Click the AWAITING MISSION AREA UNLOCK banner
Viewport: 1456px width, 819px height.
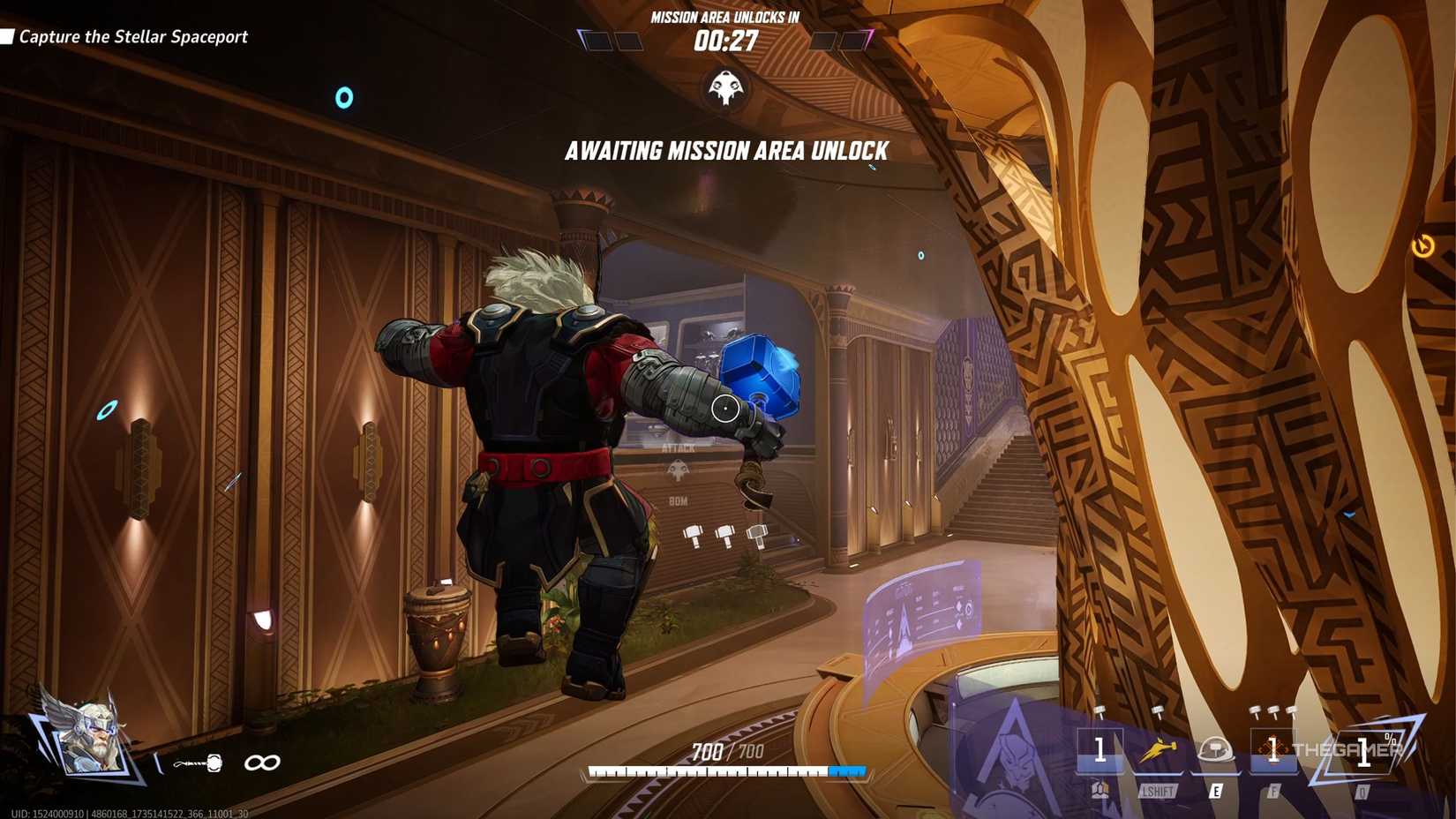point(725,151)
